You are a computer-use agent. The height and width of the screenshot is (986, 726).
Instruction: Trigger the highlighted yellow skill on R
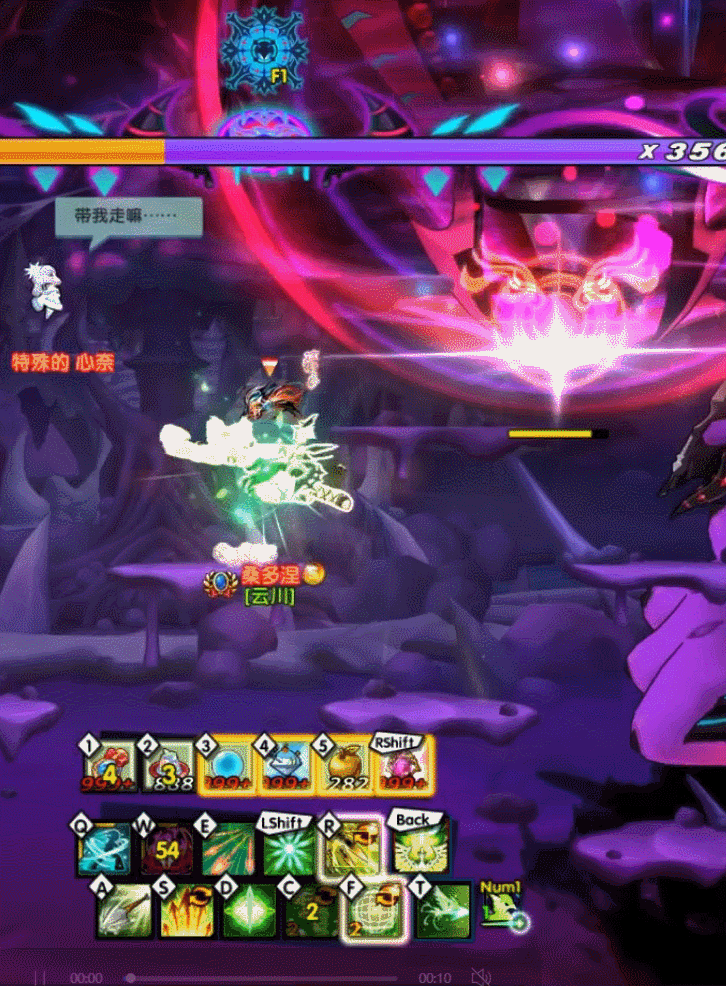(350, 848)
